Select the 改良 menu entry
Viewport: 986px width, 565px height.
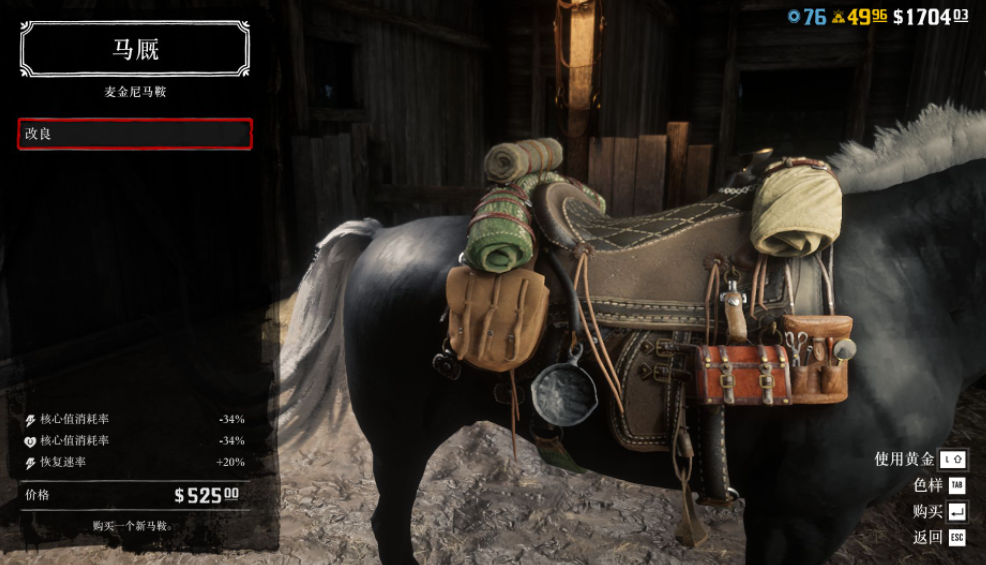tap(134, 134)
